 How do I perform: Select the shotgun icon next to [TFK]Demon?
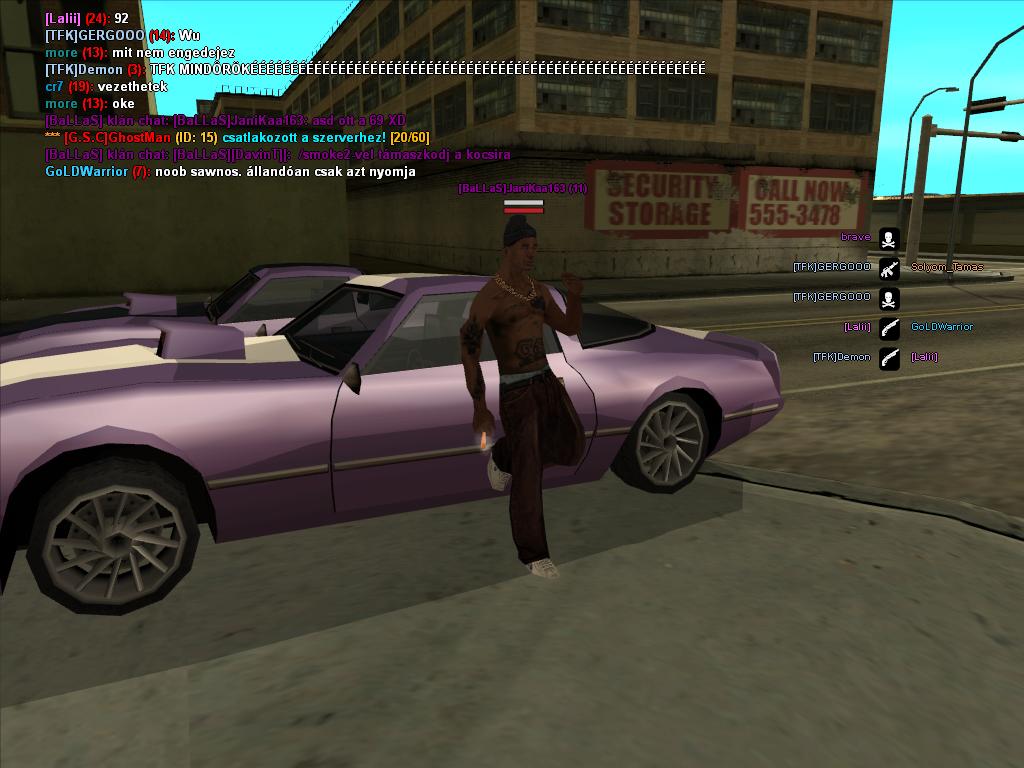click(888, 357)
